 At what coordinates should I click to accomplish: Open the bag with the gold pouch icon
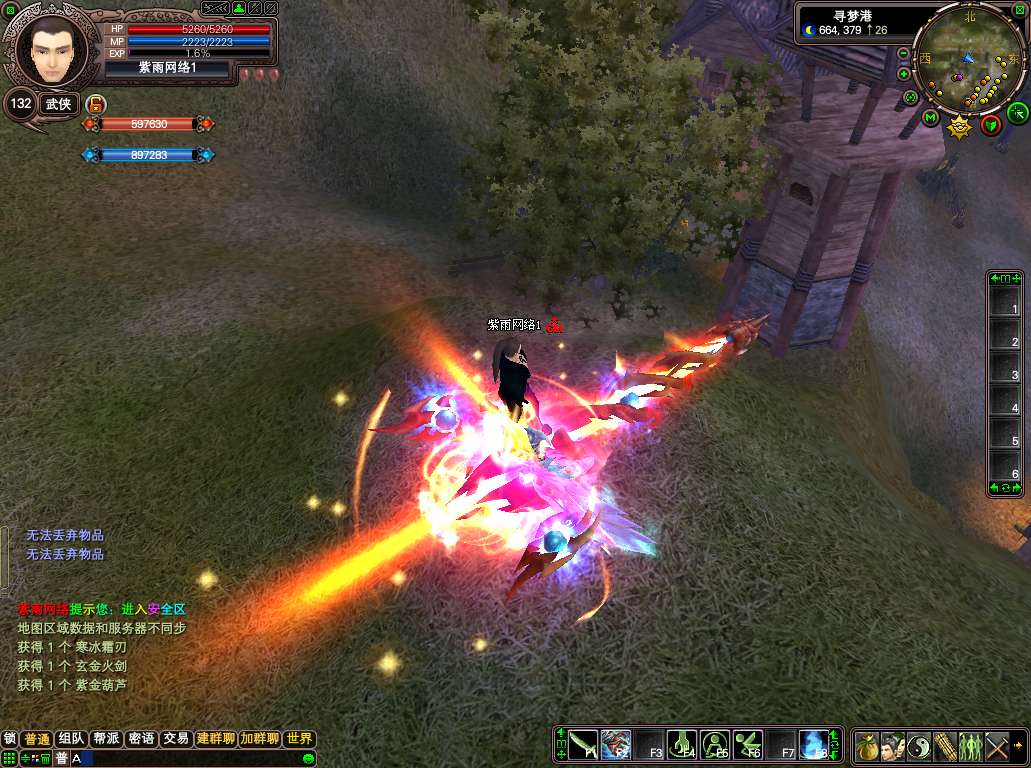click(867, 746)
